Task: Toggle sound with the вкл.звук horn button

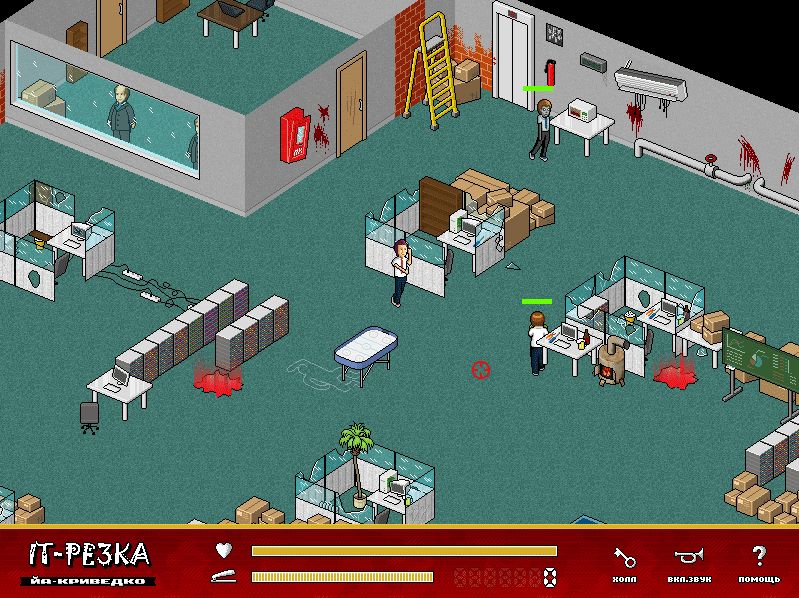Action: pyautogui.click(x=688, y=563)
